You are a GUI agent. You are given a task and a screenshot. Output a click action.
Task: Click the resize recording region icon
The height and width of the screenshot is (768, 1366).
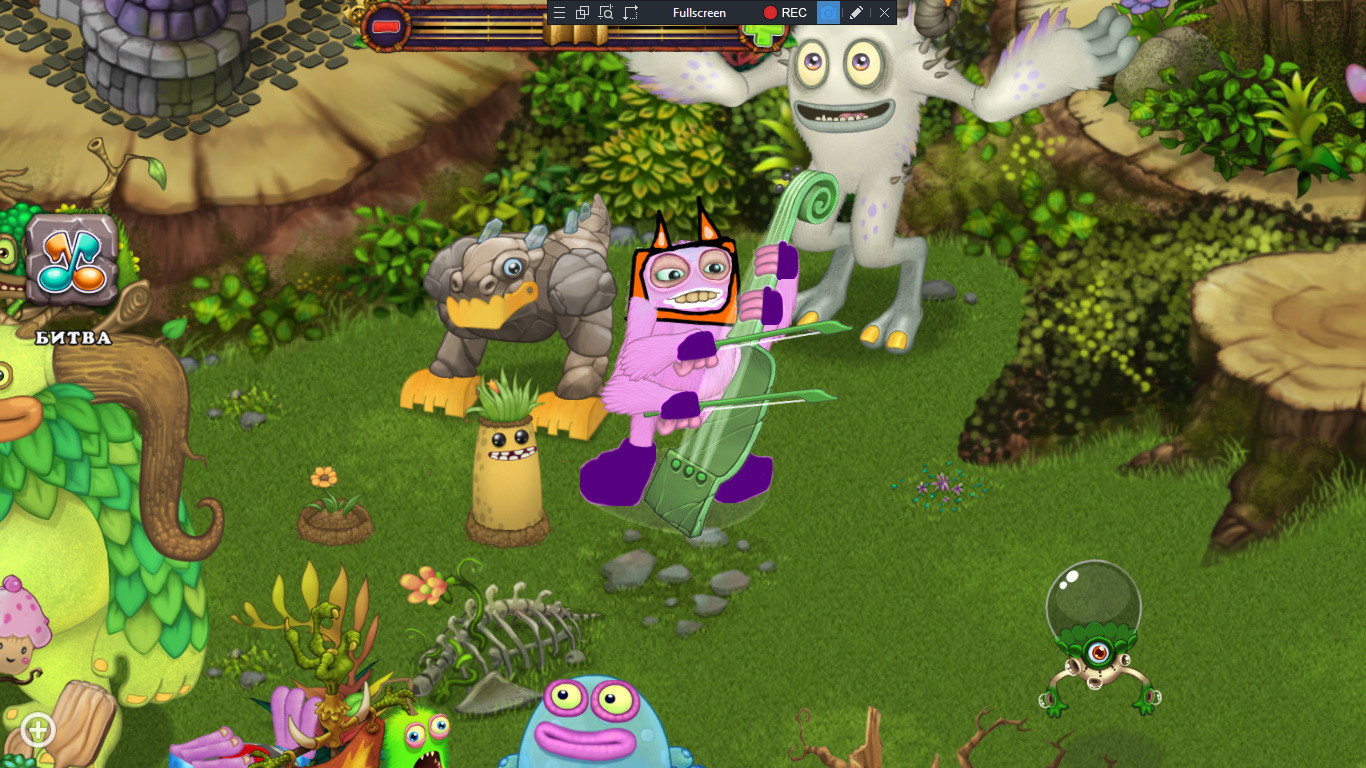point(632,13)
